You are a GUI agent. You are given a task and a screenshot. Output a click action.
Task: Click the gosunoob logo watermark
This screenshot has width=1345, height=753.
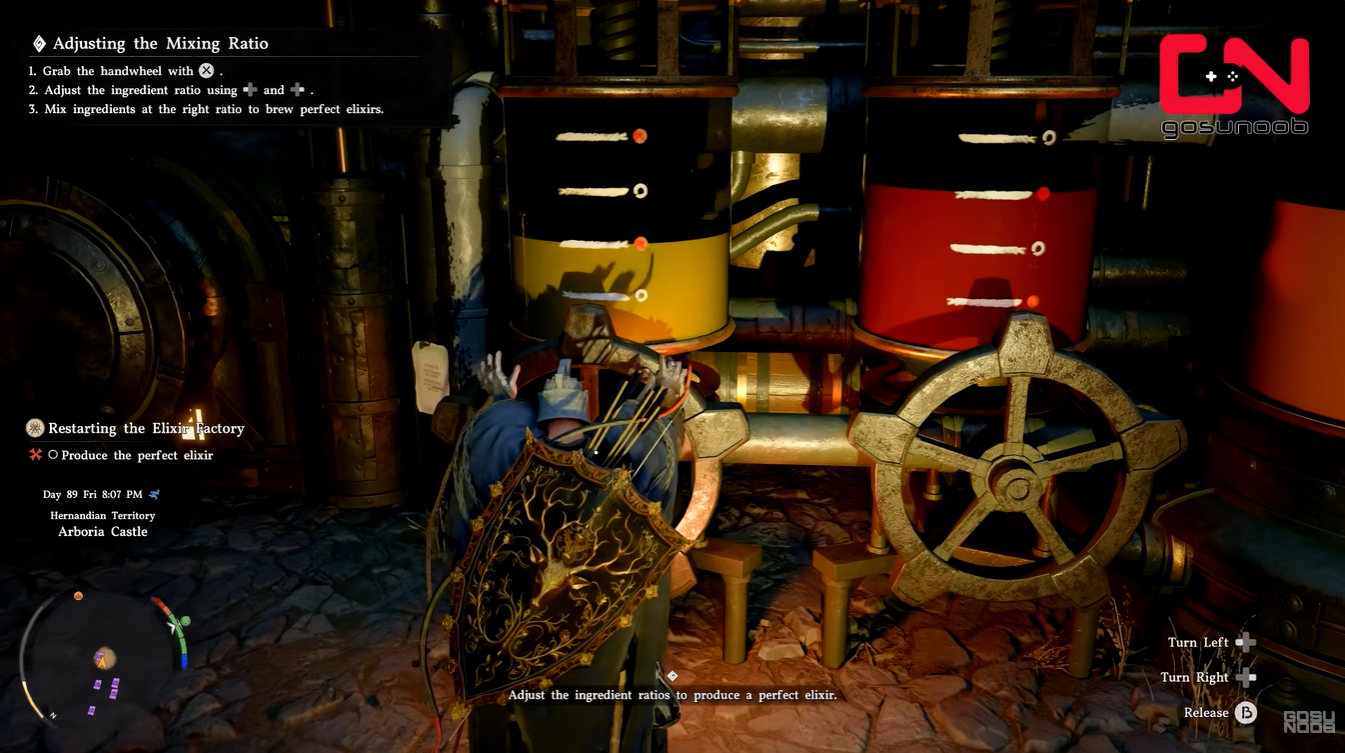click(x=1233, y=85)
